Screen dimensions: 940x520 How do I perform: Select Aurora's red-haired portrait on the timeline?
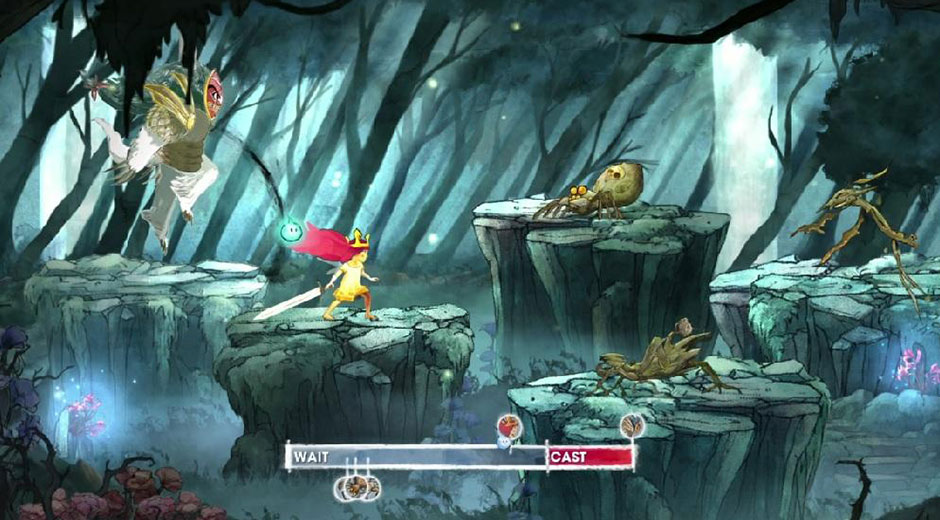510,425
